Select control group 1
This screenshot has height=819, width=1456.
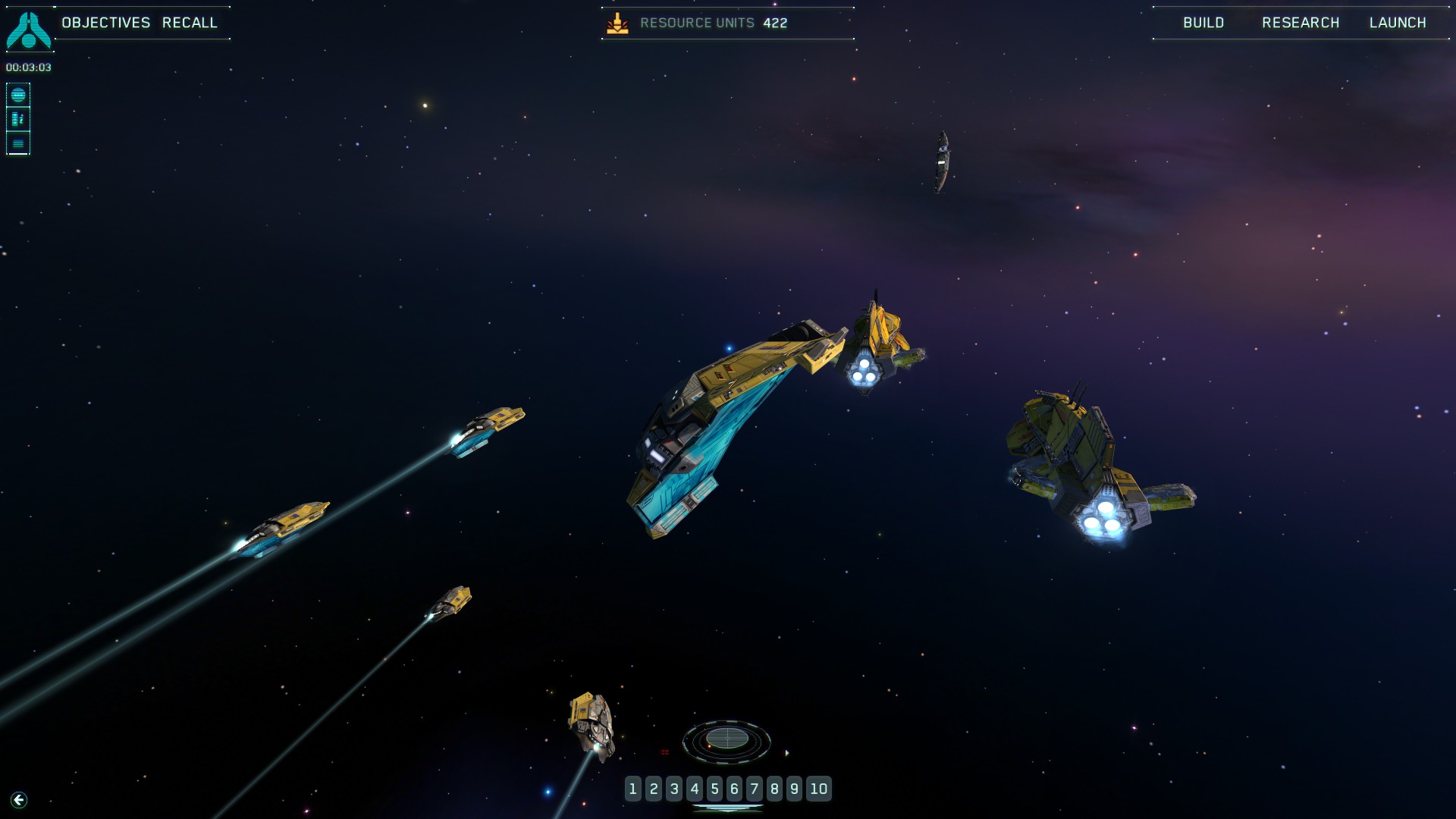[633, 789]
